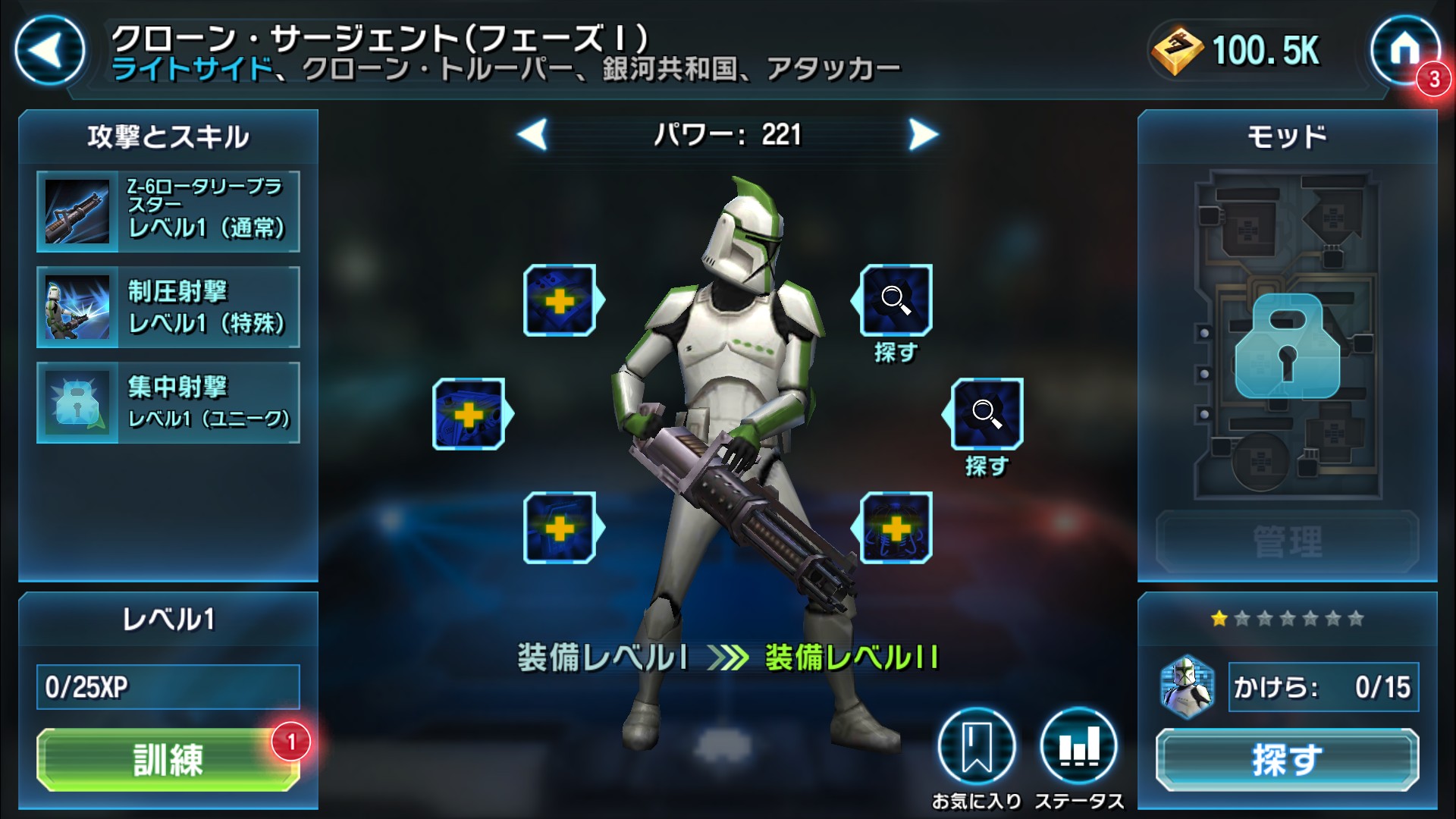
Task: Select the クローン・サージェント shard portrait
Action: tap(1188, 687)
